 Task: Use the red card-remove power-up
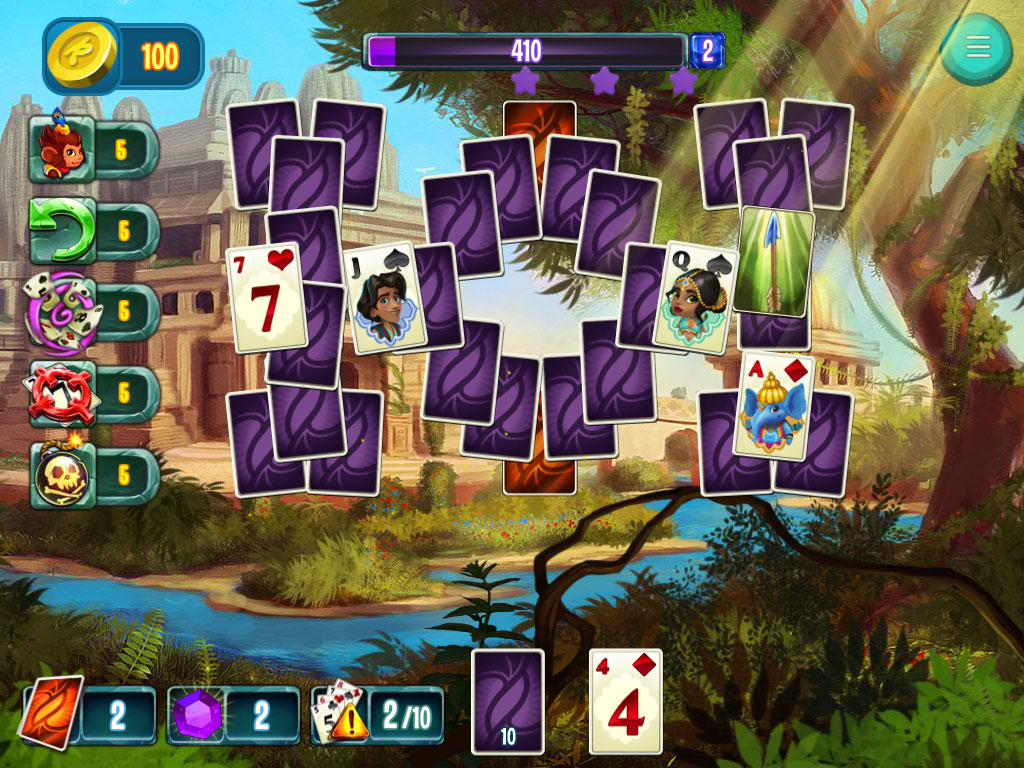[x=63, y=393]
